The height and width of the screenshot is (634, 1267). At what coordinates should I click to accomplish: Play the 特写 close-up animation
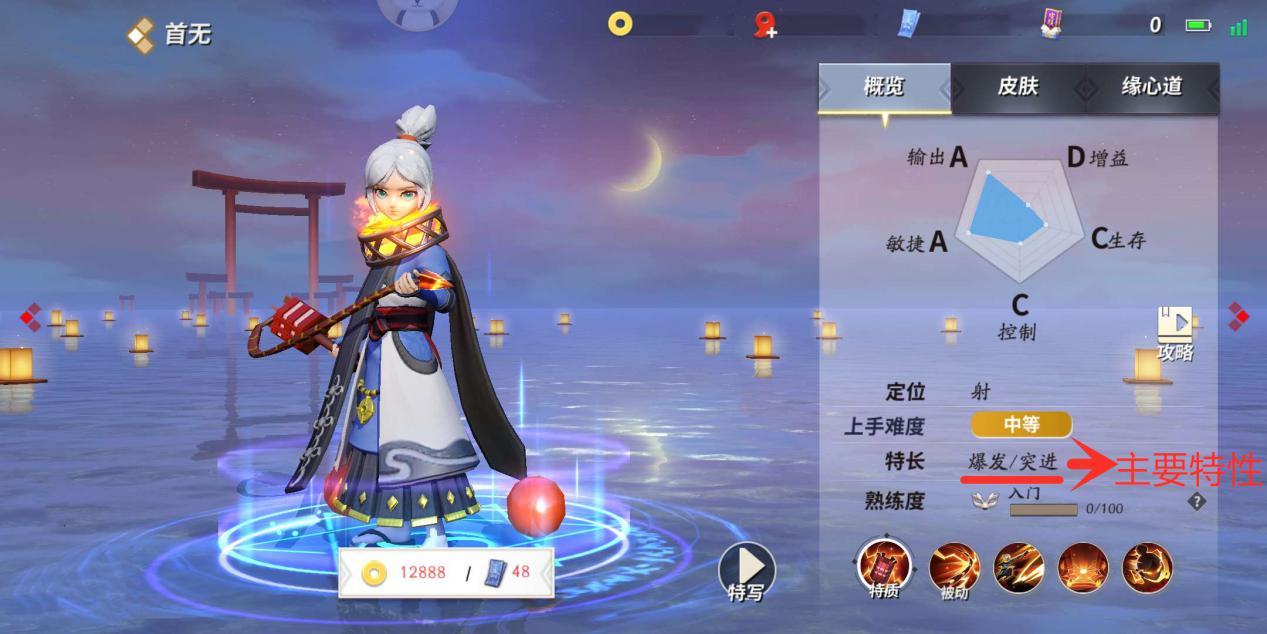pos(746,573)
